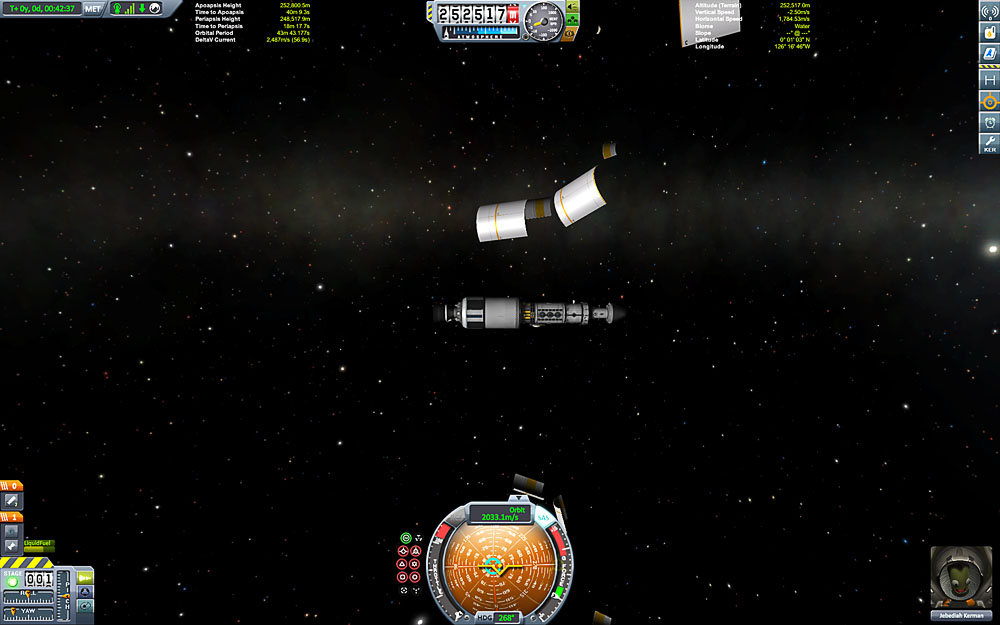Screen dimensions: 1000x625
Task: Open the contracts notebook toolbar icon
Action: pos(989,56)
